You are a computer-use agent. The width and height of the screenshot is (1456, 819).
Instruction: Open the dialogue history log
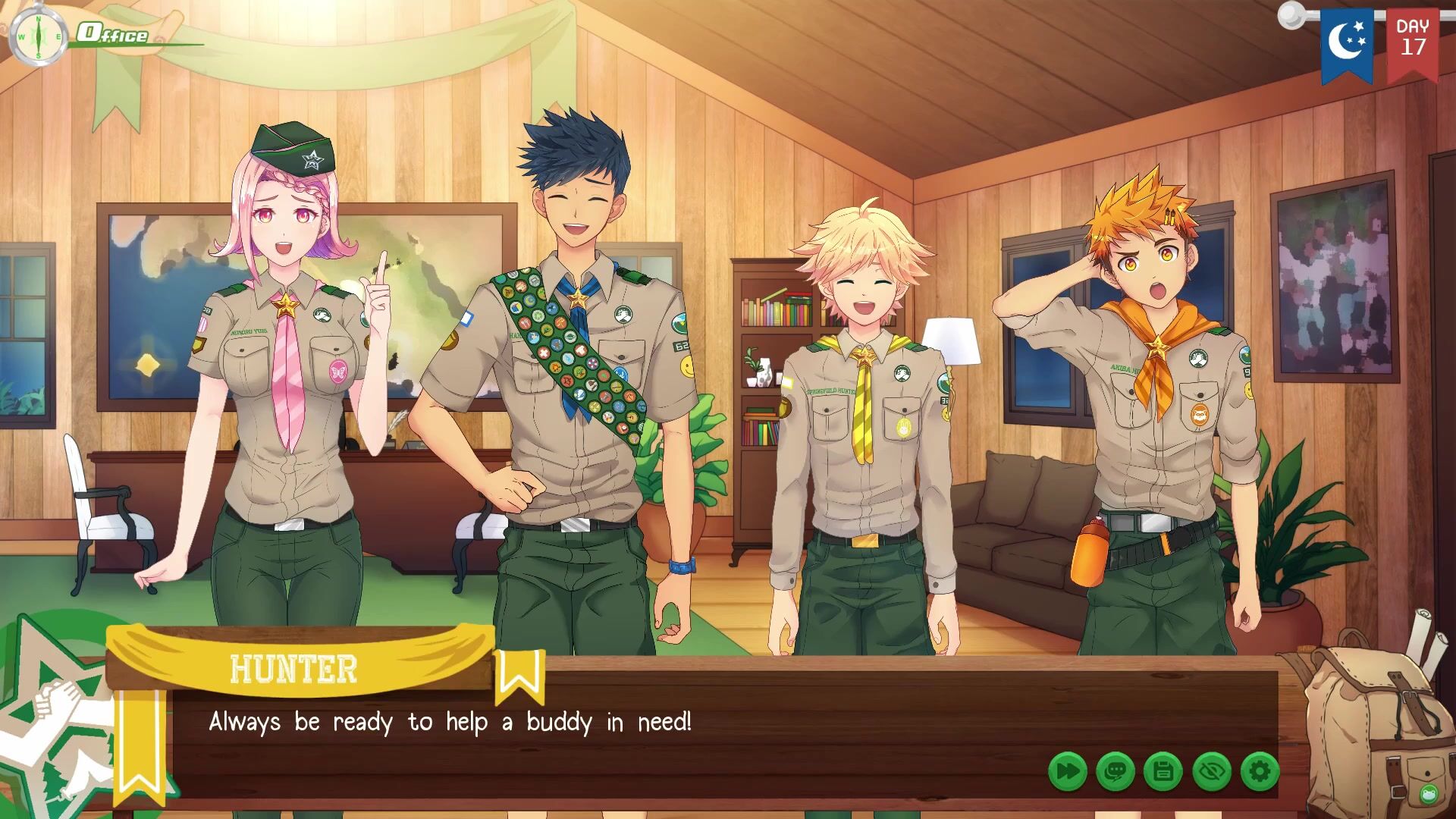(x=1115, y=772)
